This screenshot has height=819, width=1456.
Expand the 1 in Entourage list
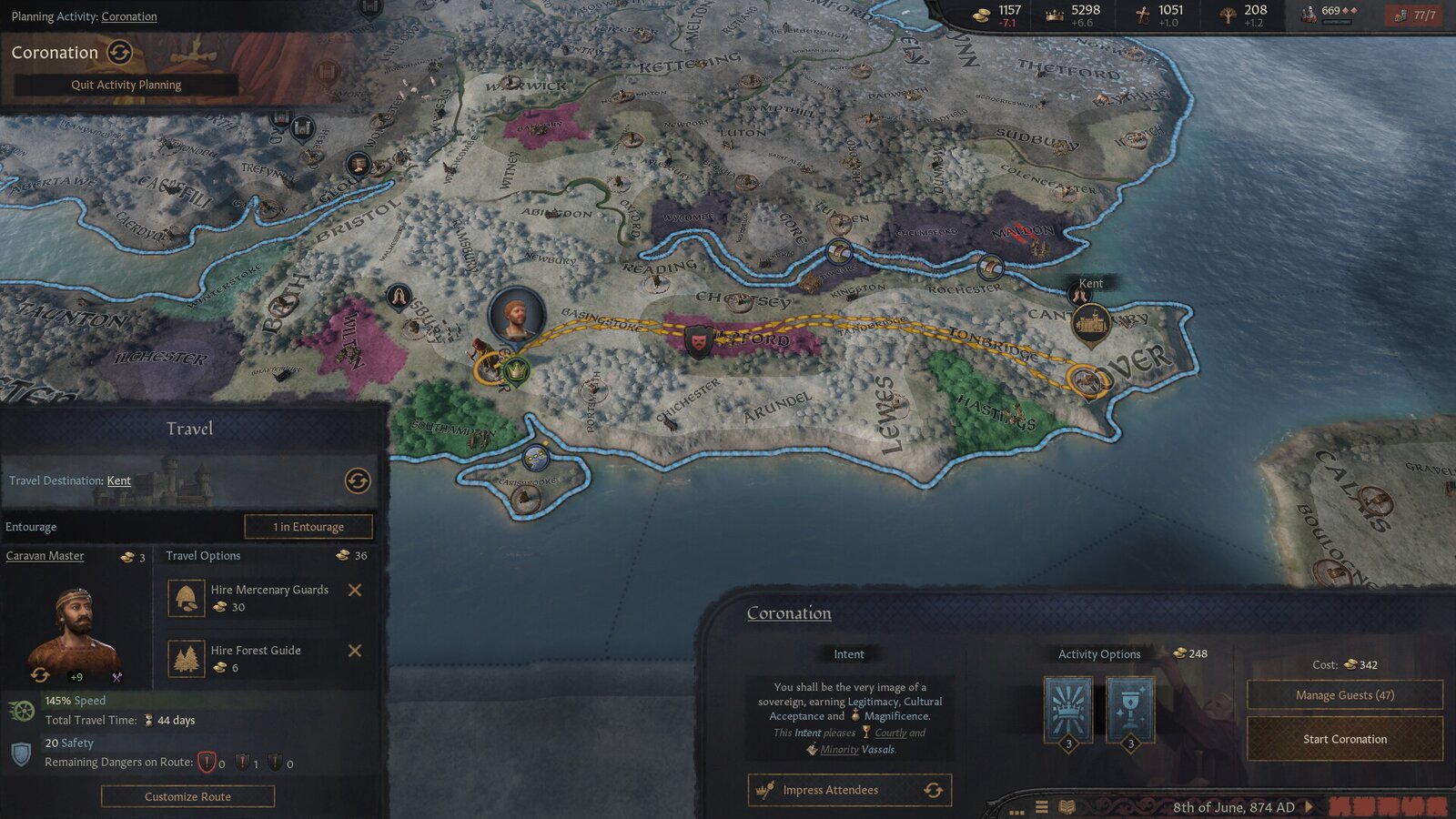[309, 526]
